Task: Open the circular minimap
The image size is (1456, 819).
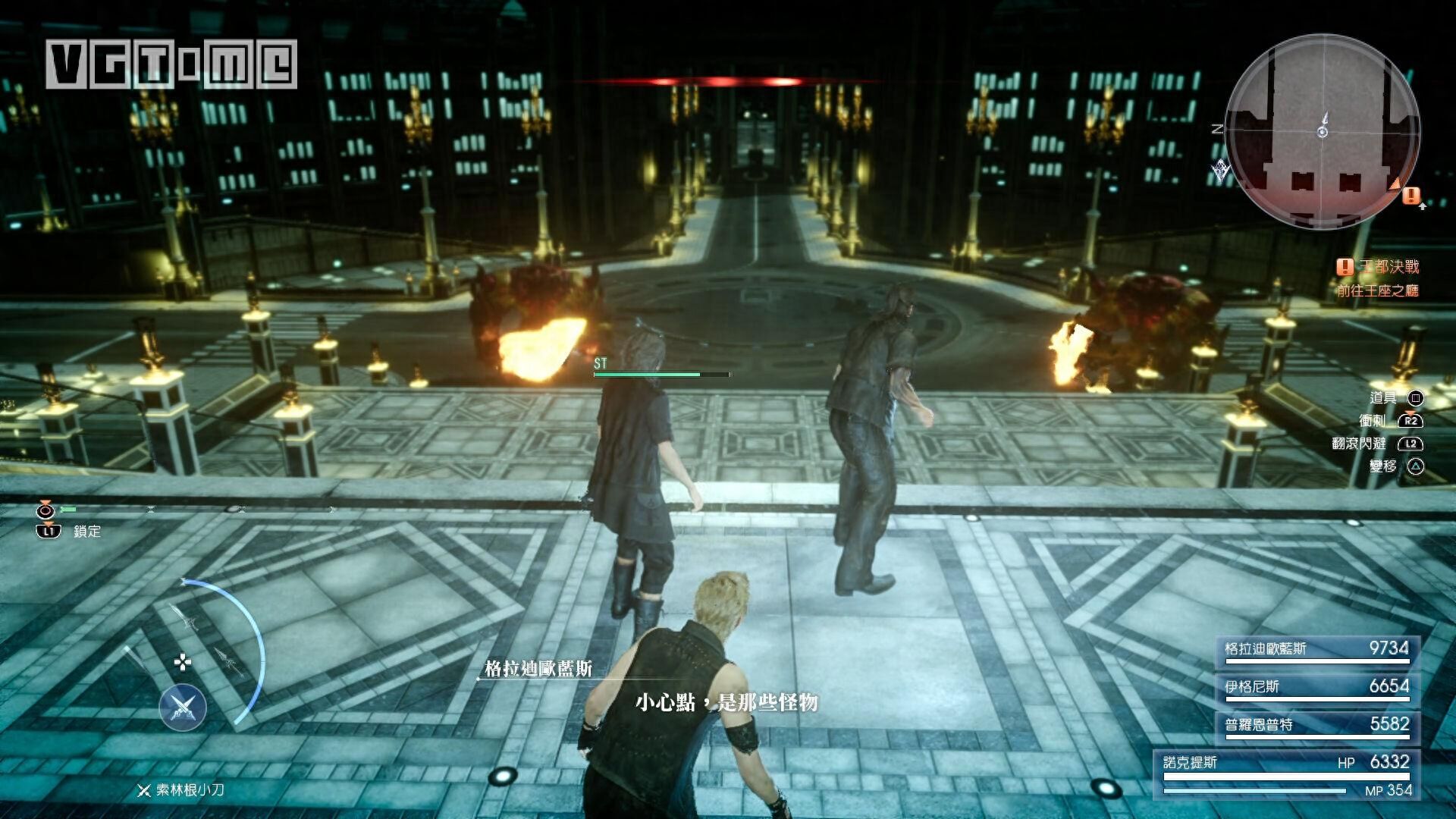Action: coord(1323,132)
